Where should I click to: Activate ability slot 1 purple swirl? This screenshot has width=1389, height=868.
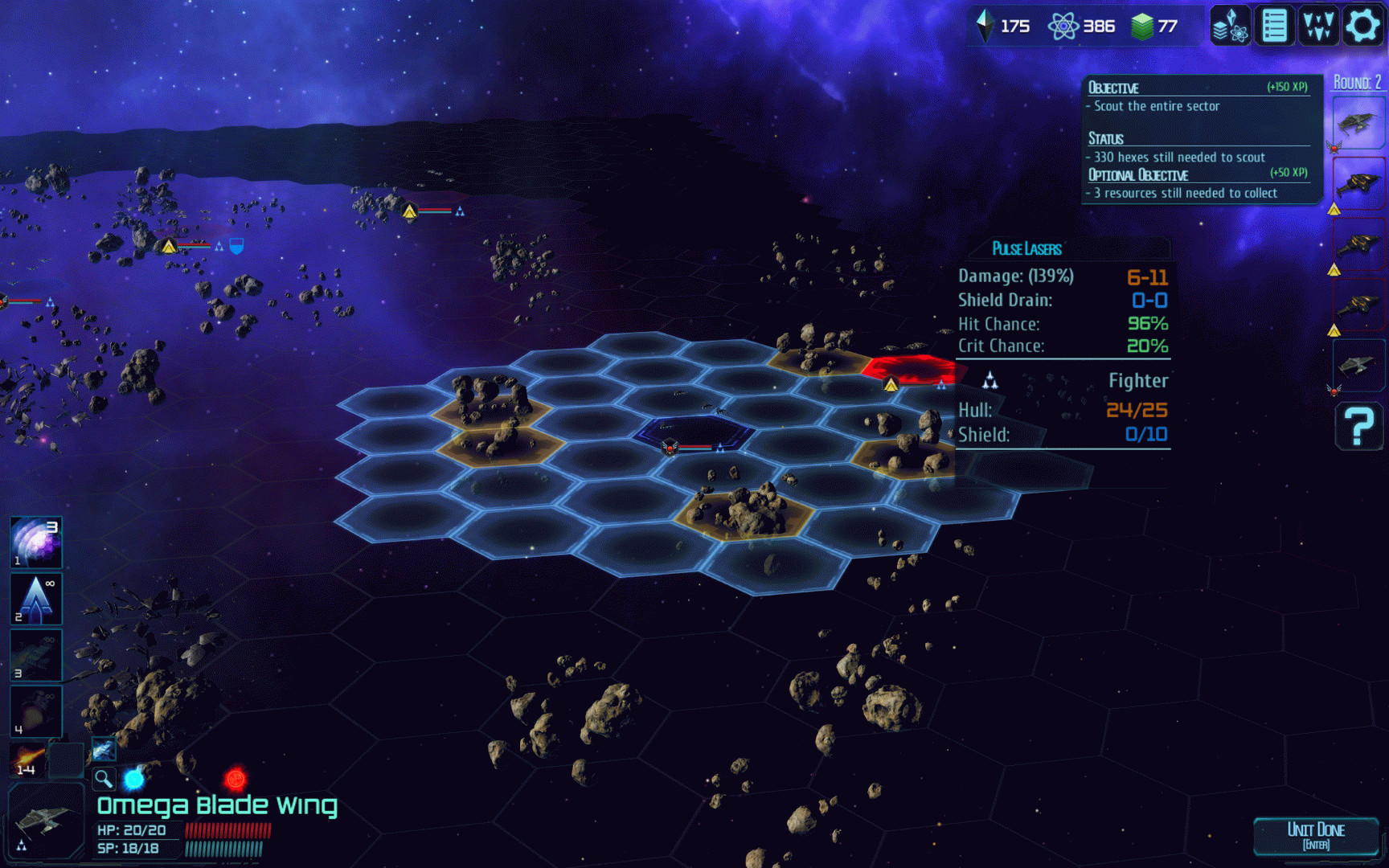coord(35,542)
